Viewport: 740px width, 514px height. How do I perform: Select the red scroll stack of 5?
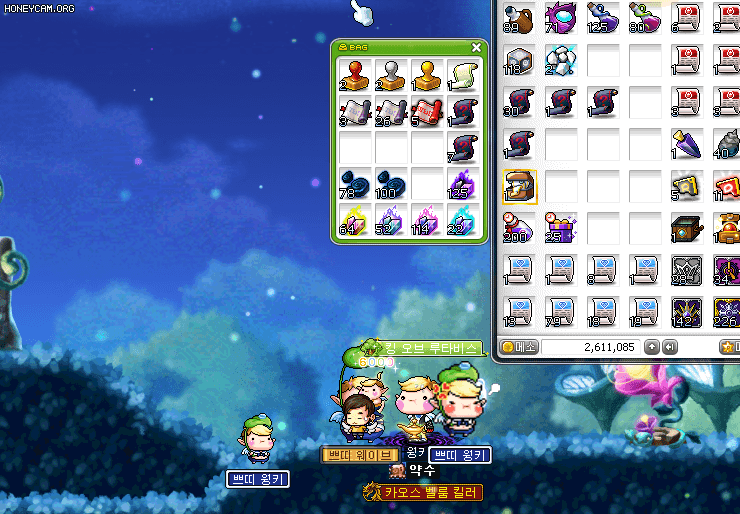[x=427, y=112]
